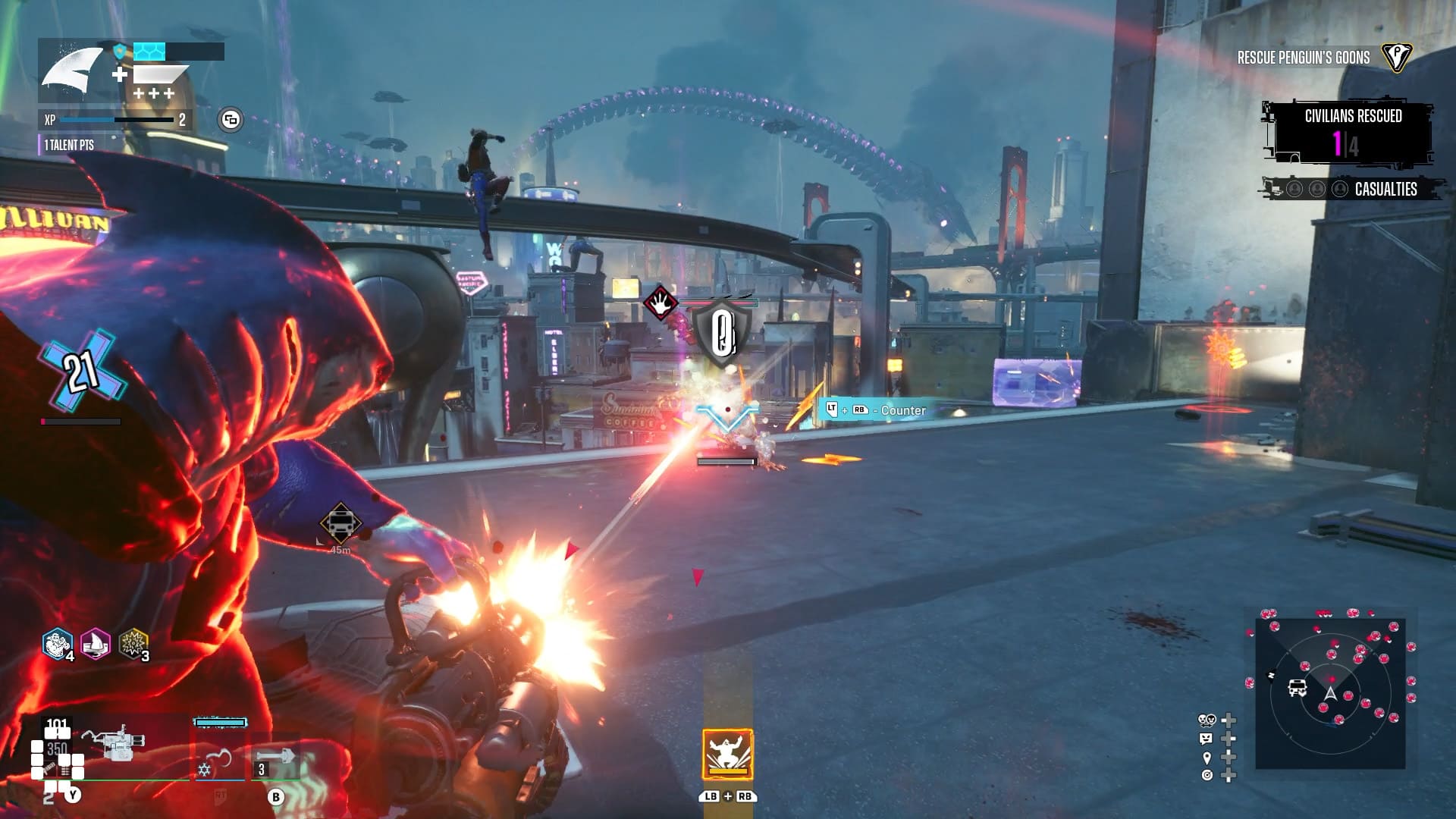
Task: Click the 21 combo counter badge
Action: tap(81, 372)
